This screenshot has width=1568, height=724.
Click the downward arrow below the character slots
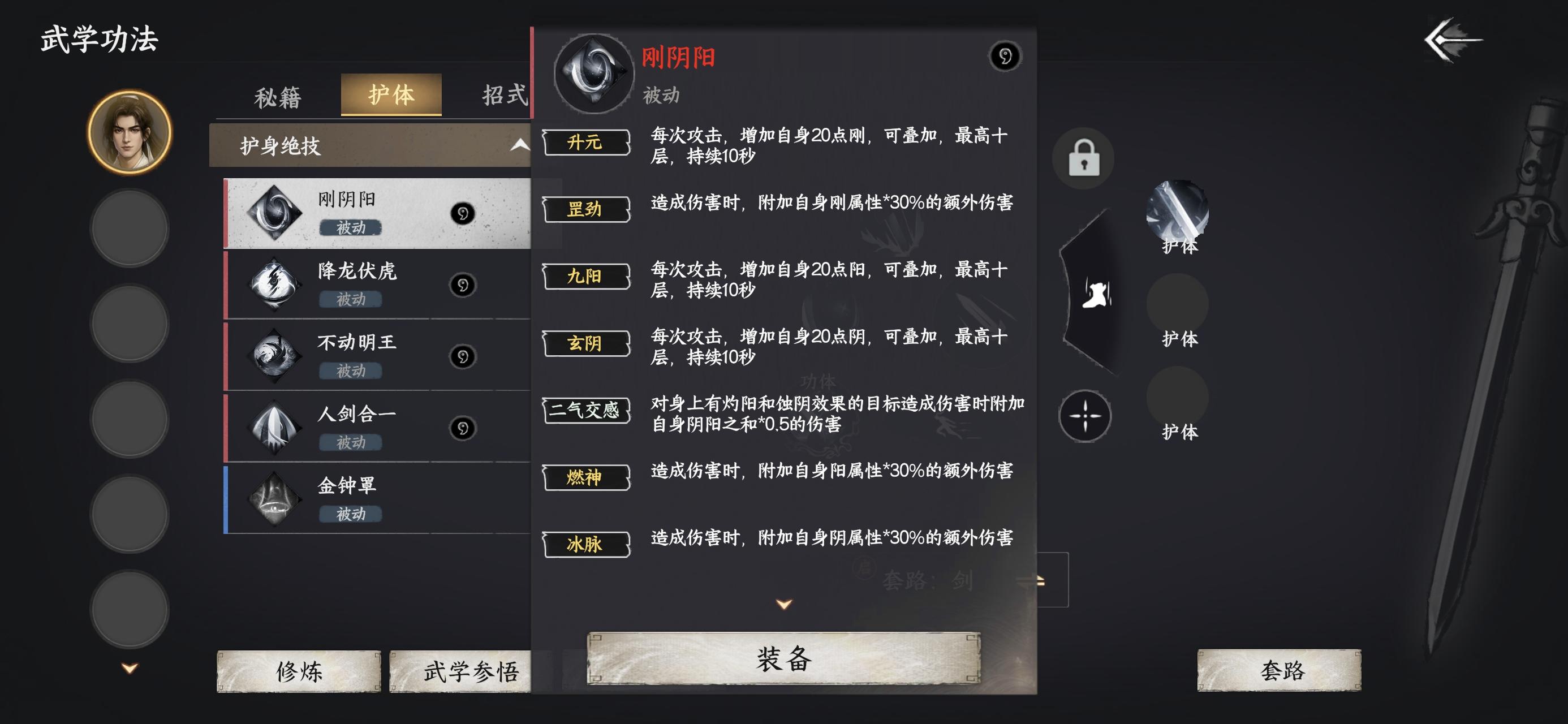click(x=128, y=667)
